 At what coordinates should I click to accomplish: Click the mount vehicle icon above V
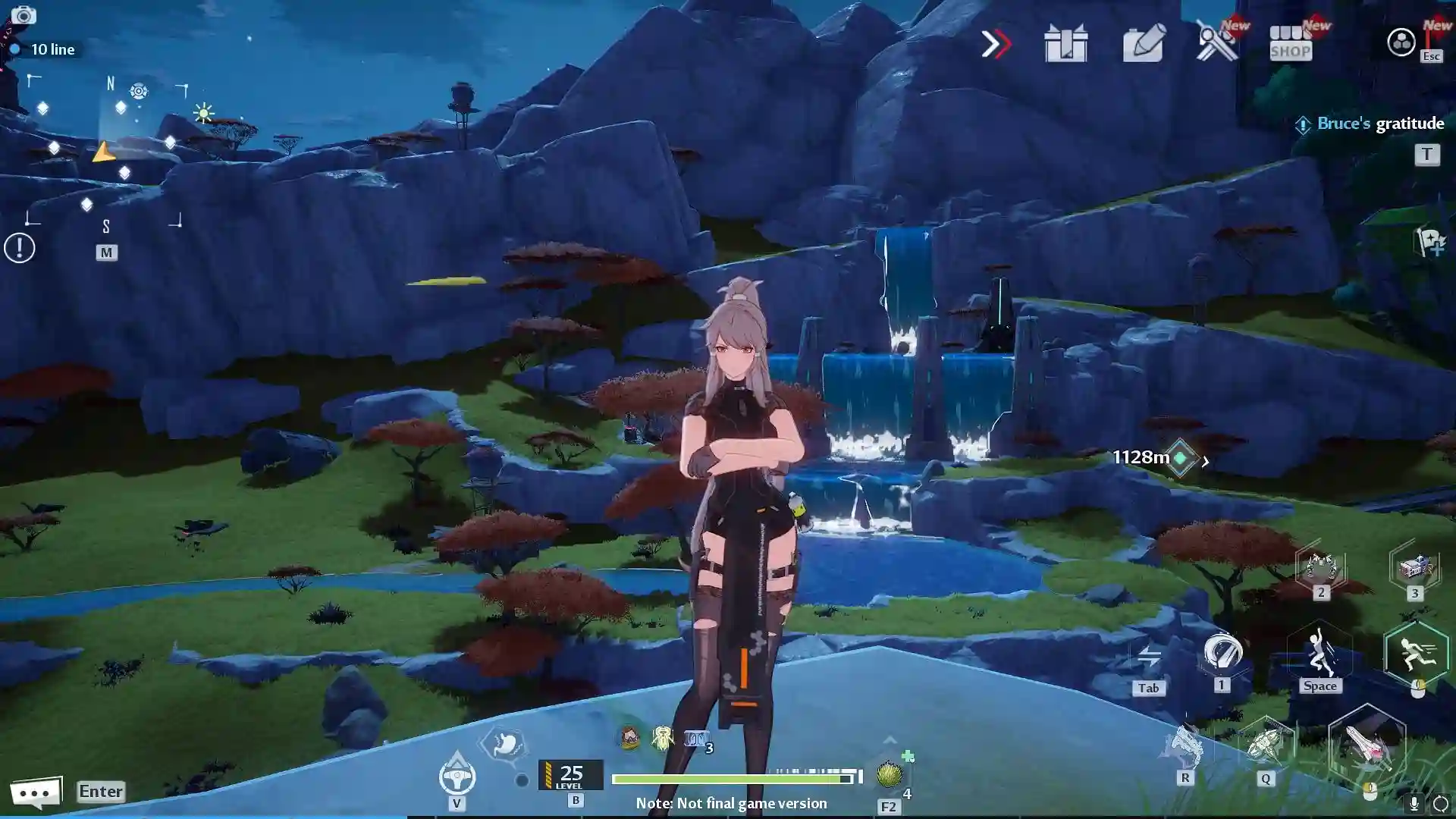pyautogui.click(x=457, y=776)
